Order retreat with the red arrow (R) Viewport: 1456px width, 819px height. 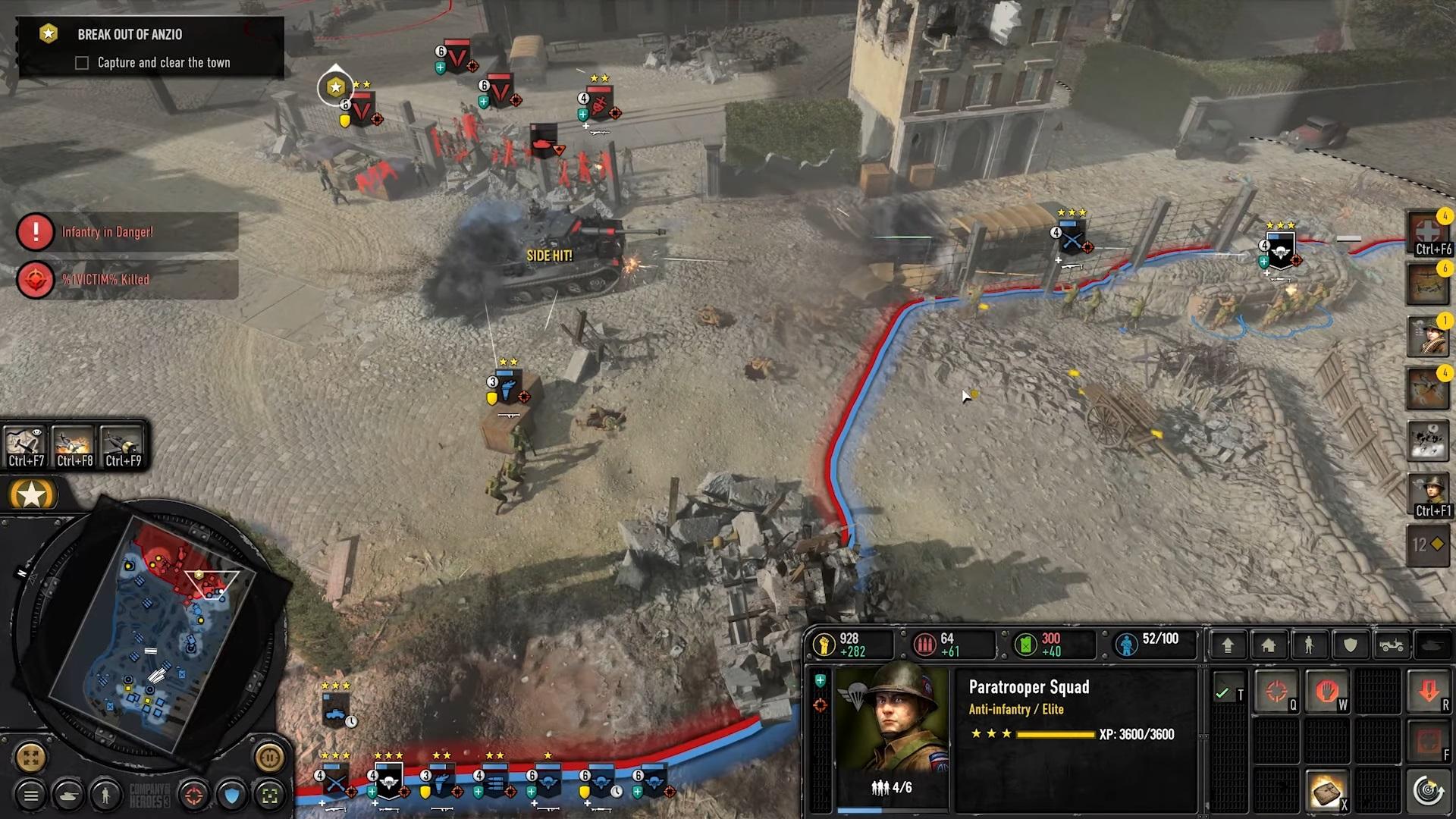click(1429, 692)
